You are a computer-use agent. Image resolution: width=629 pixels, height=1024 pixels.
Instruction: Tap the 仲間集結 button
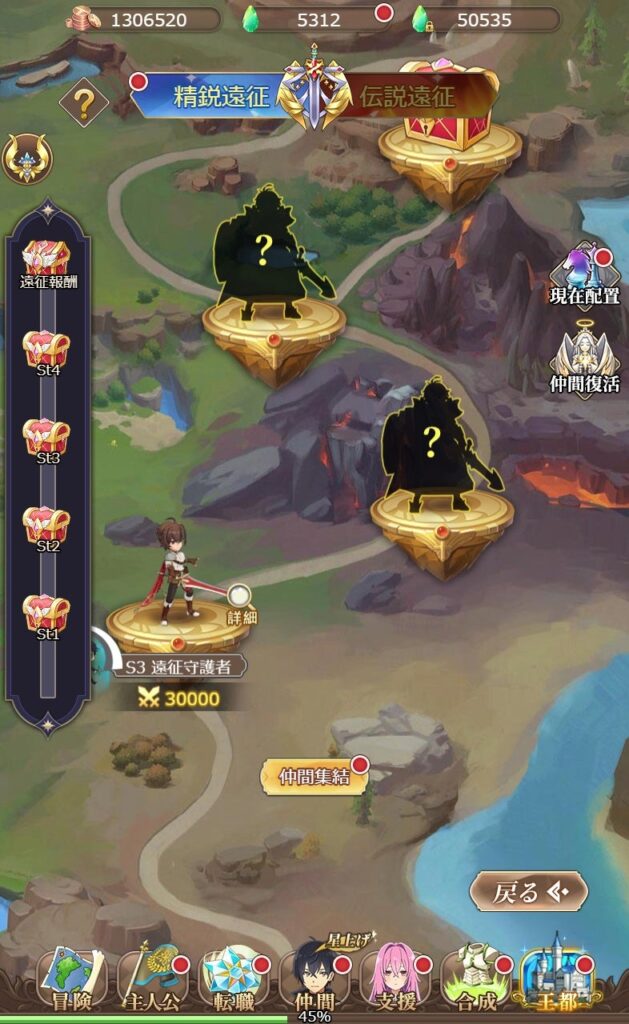click(x=313, y=777)
